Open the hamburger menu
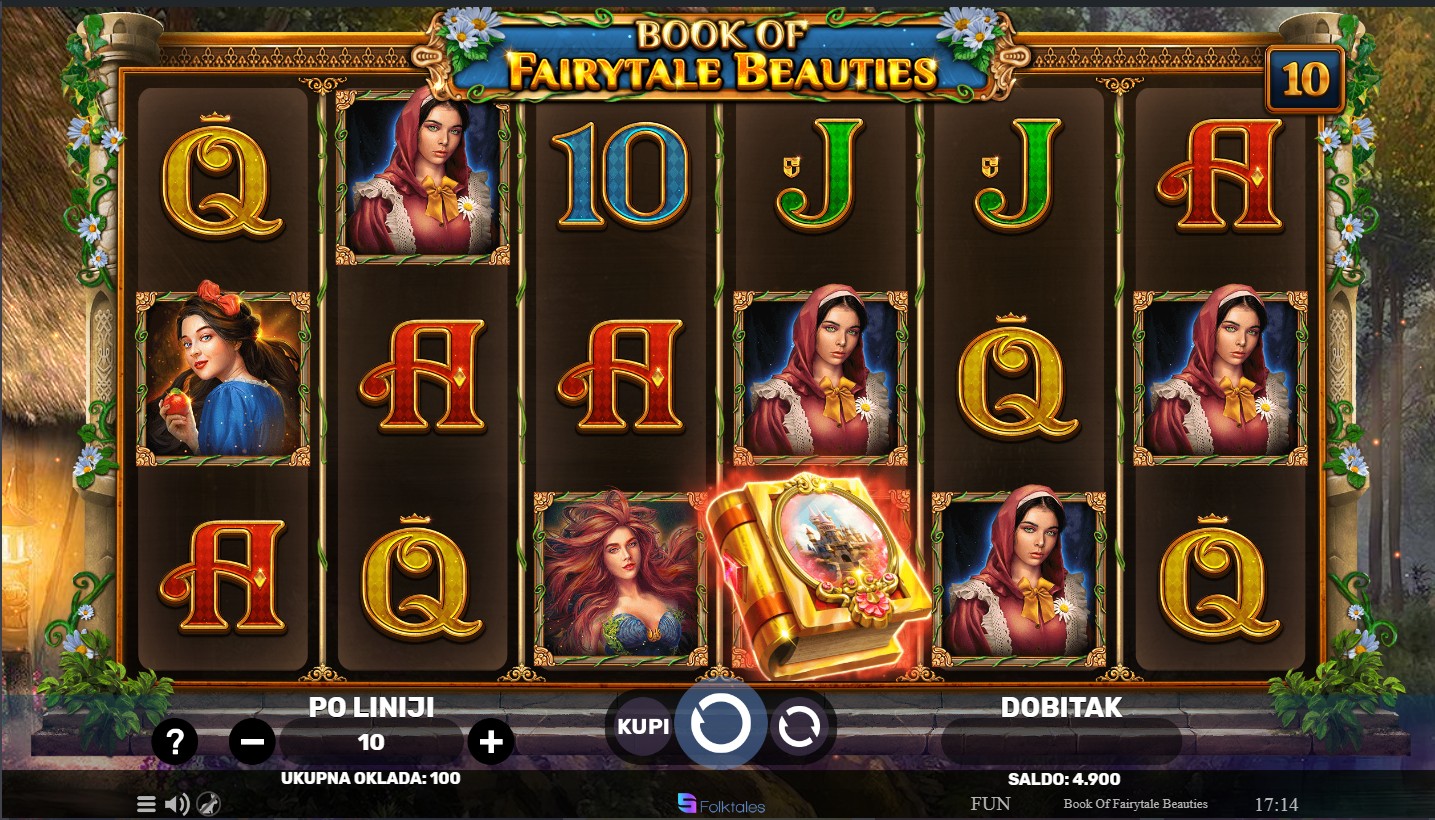 click(146, 804)
